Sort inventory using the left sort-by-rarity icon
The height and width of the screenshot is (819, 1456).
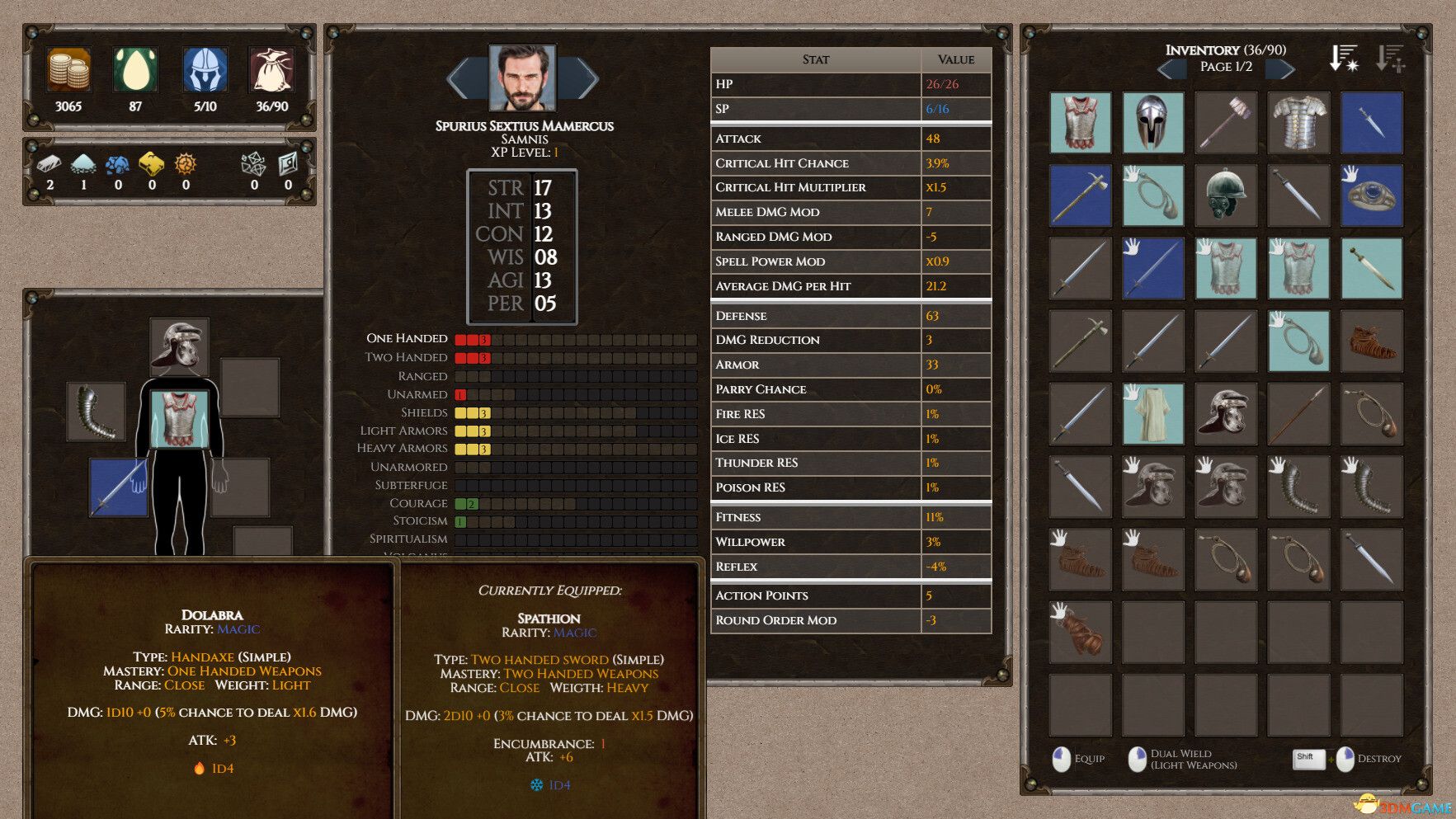(1342, 58)
